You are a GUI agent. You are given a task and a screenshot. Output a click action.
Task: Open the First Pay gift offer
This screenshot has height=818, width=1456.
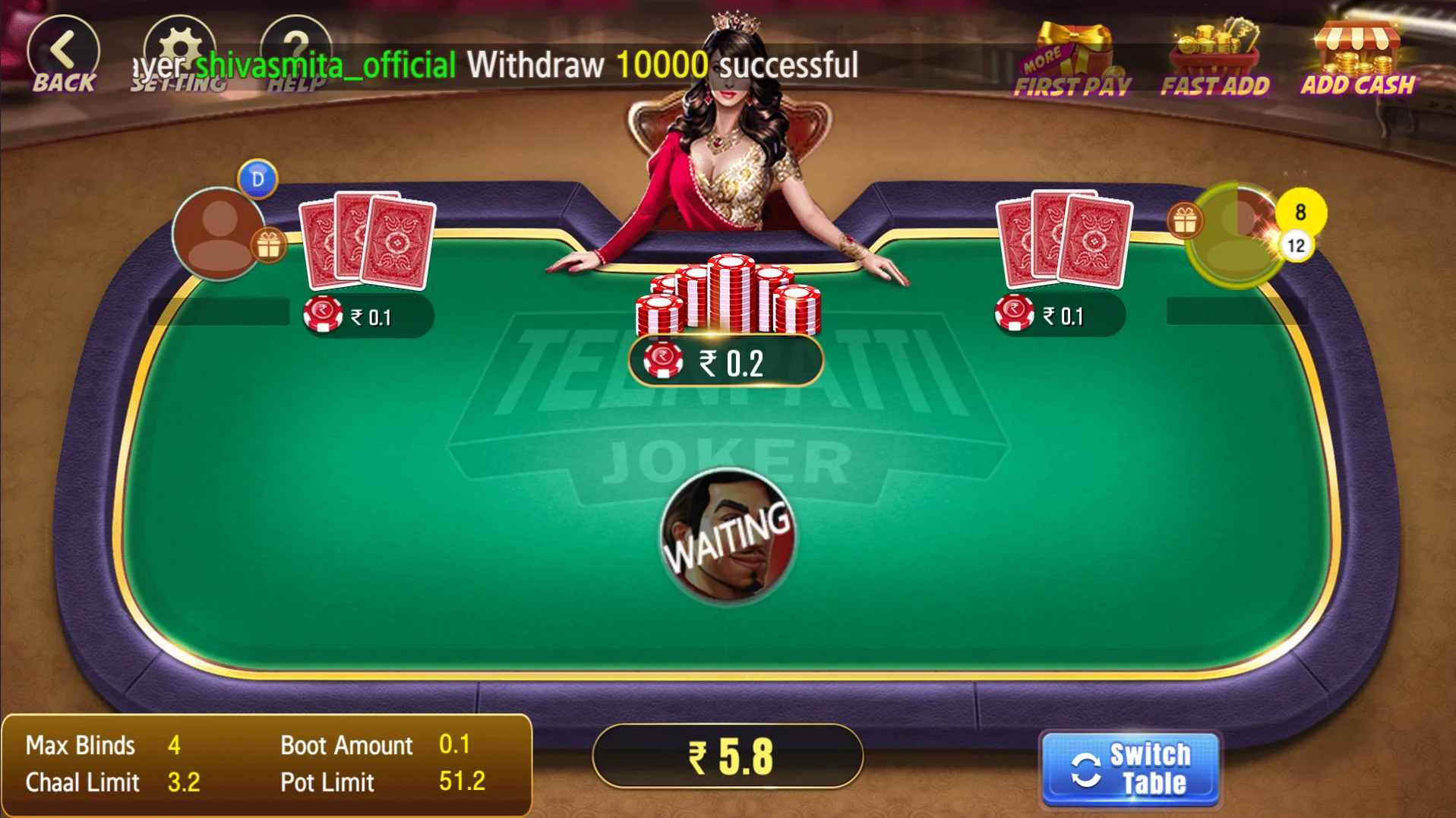[1072, 61]
